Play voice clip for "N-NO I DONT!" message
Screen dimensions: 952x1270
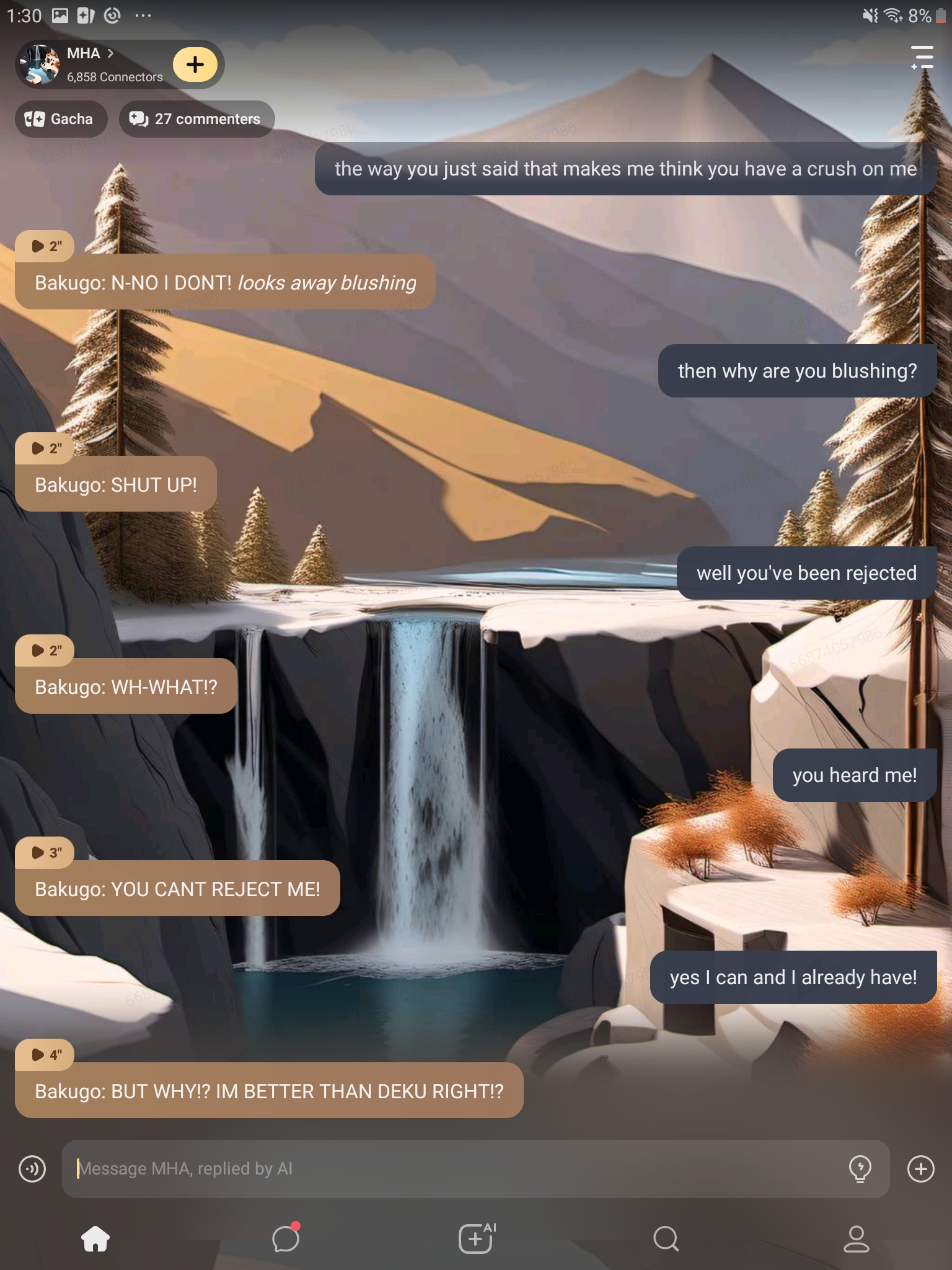(45, 246)
